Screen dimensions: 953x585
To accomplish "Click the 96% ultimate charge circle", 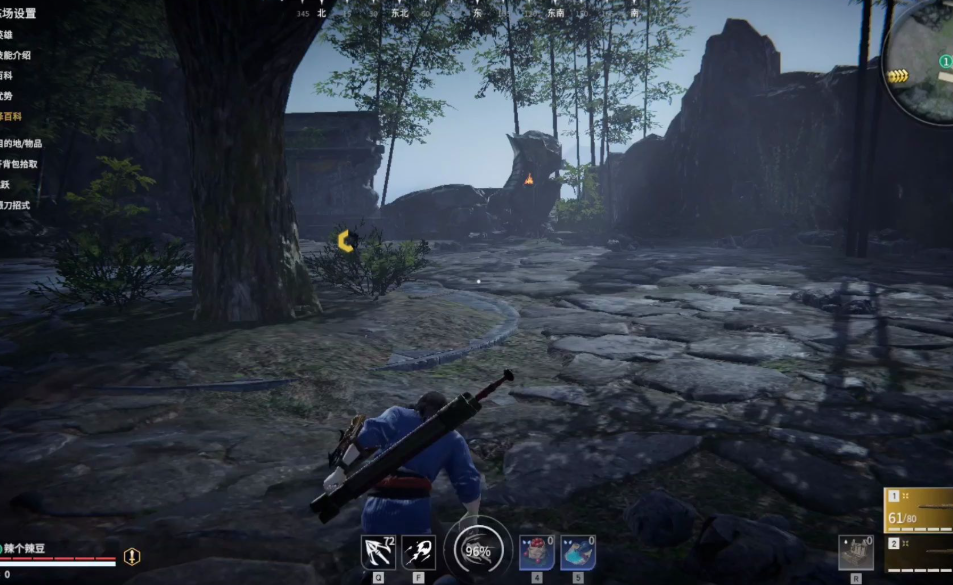I will coord(477,550).
